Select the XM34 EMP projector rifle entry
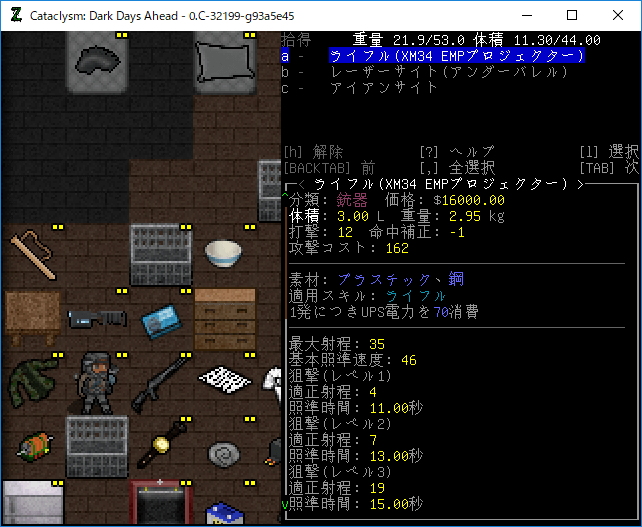 pyautogui.click(x=457, y=57)
